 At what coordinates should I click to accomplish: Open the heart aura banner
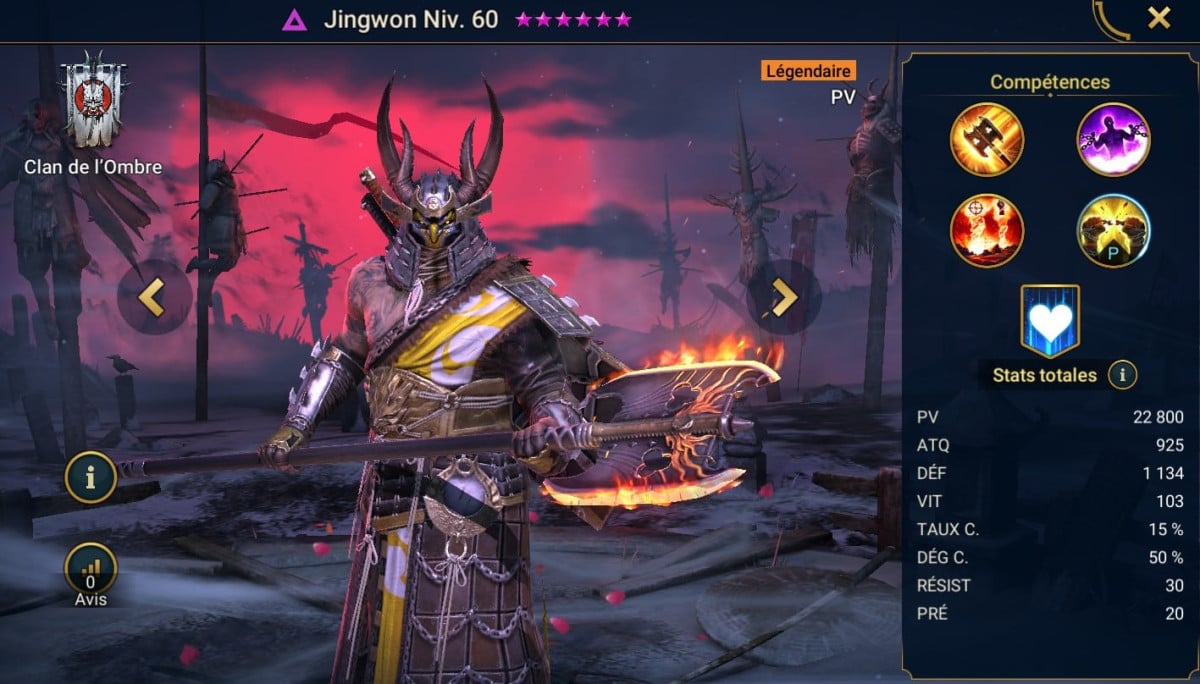click(1050, 320)
